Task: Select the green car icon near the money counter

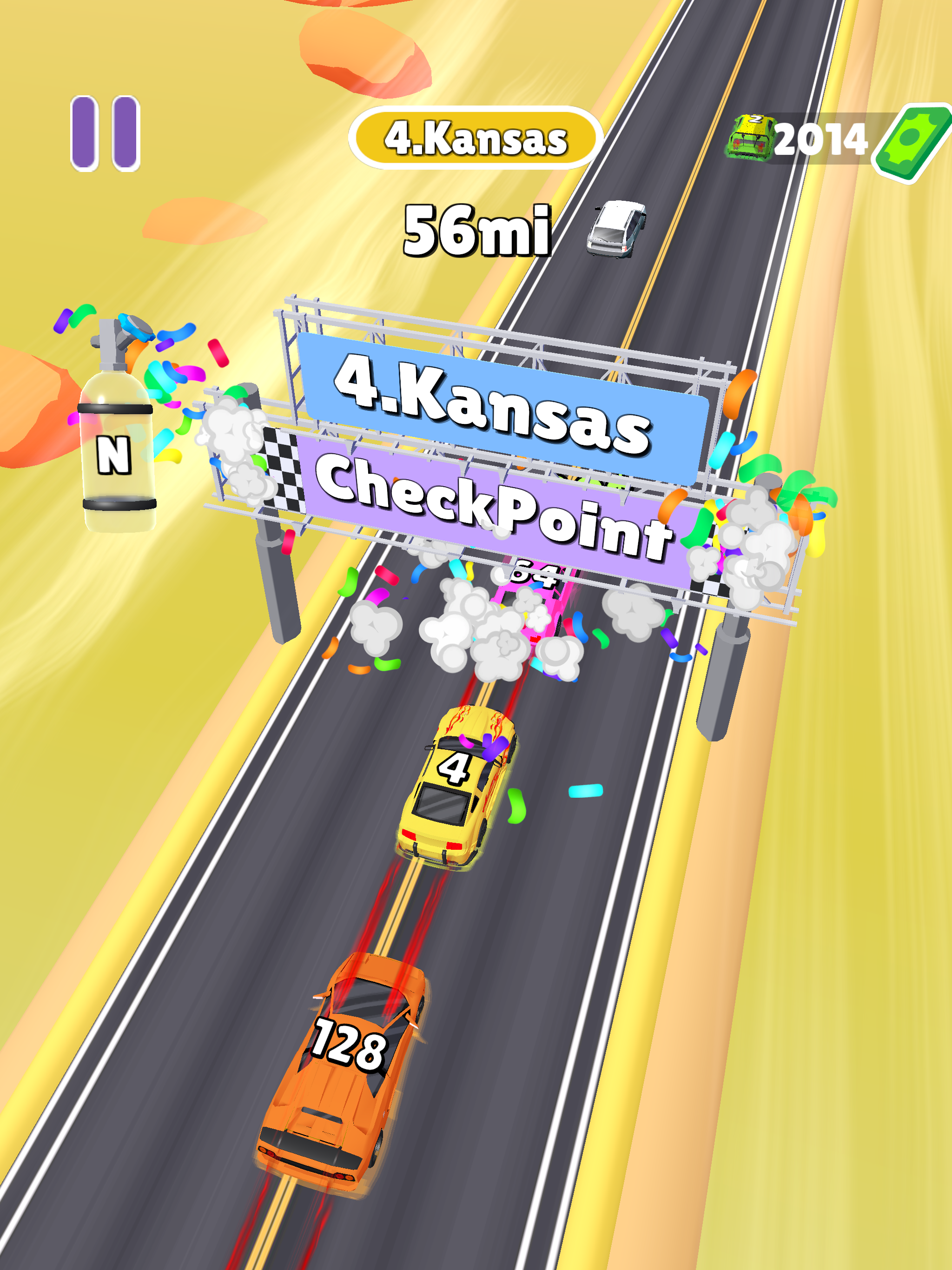Action: tap(749, 138)
